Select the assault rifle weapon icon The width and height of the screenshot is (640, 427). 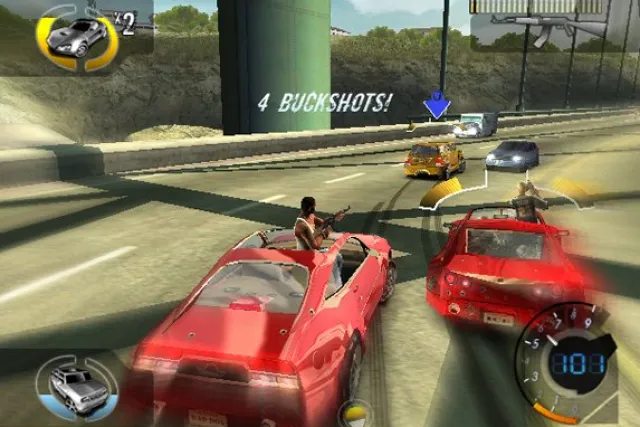pyautogui.click(x=548, y=26)
